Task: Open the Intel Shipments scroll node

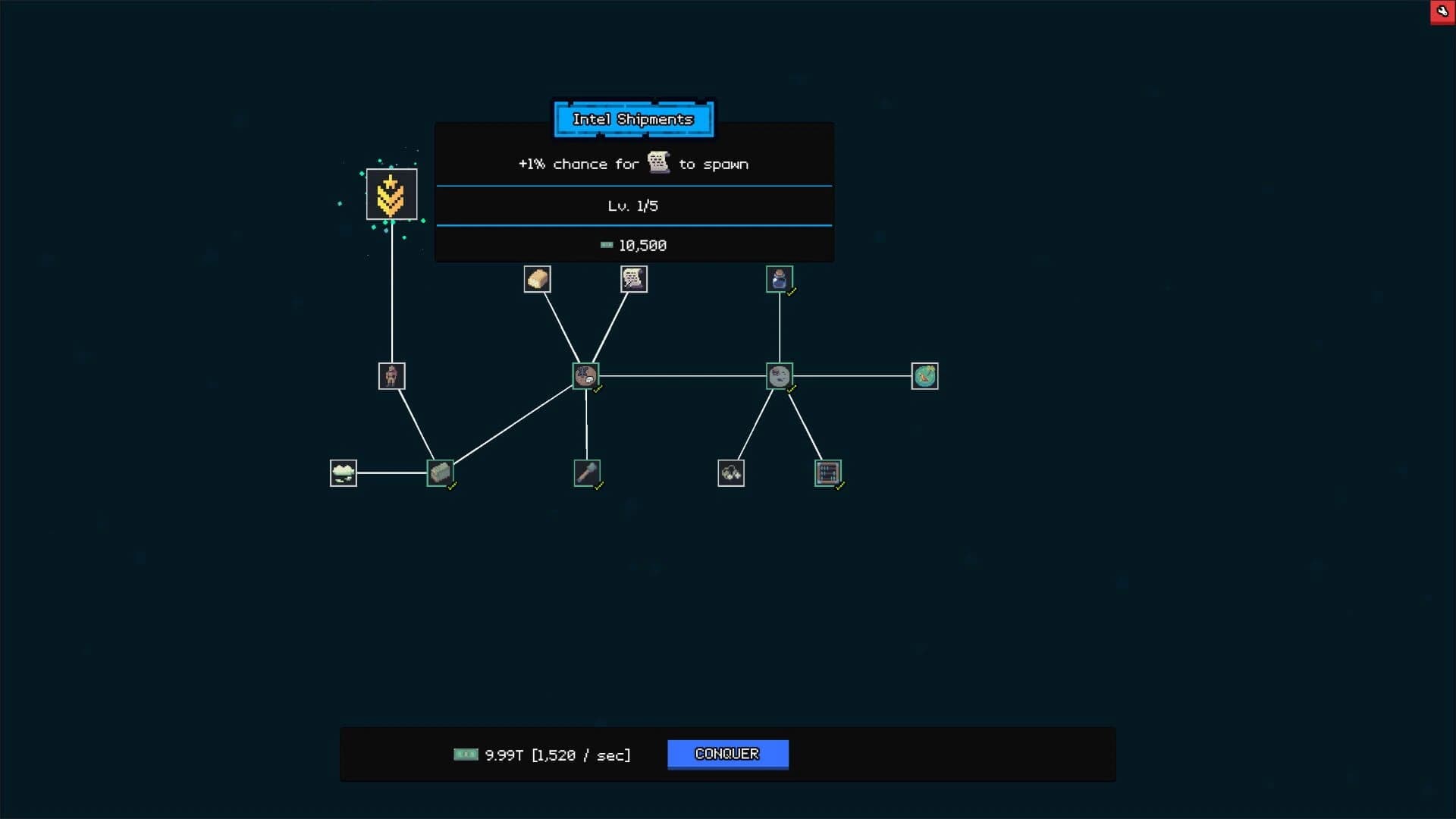Action: click(x=634, y=279)
